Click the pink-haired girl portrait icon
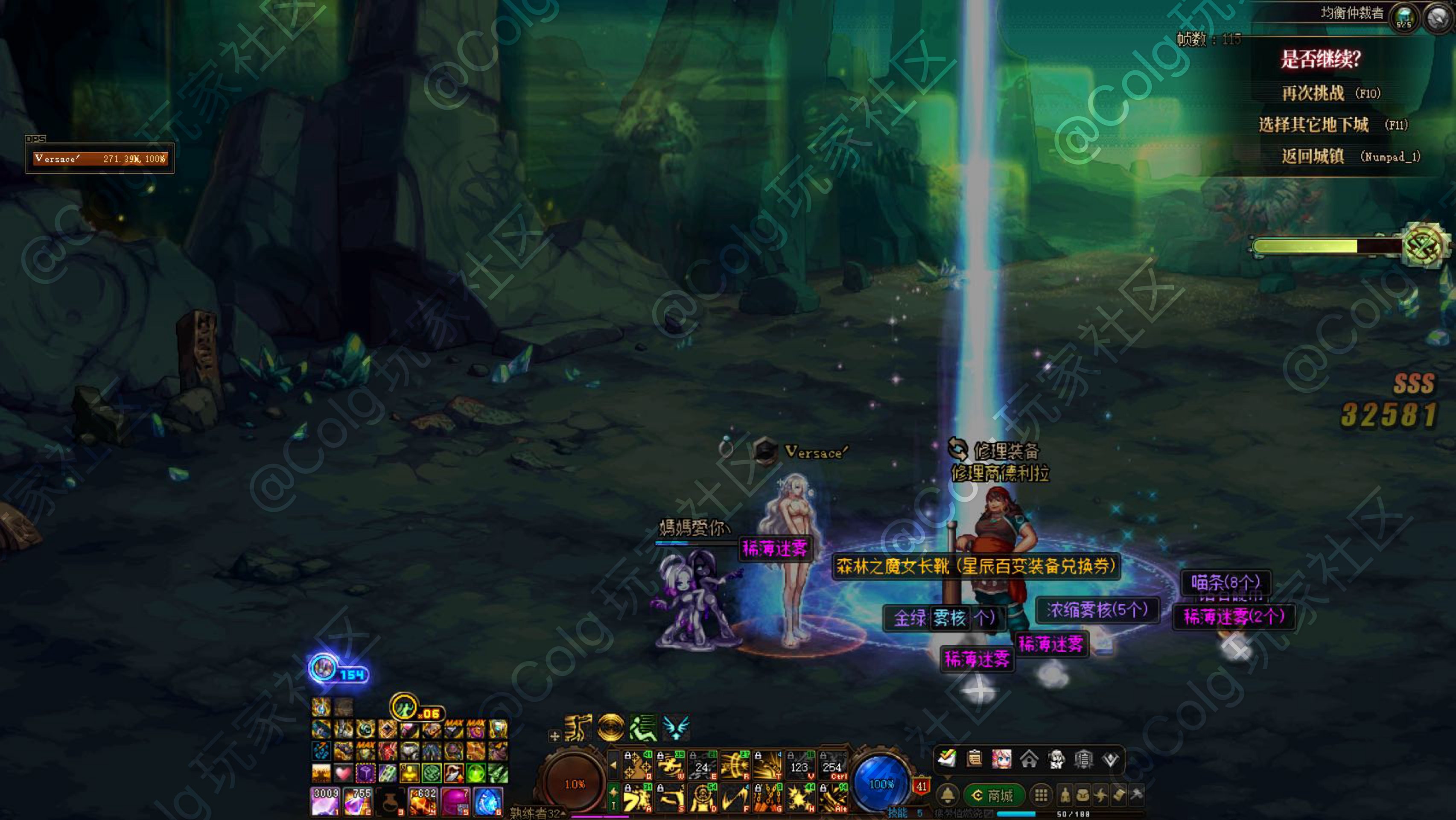 1001,759
